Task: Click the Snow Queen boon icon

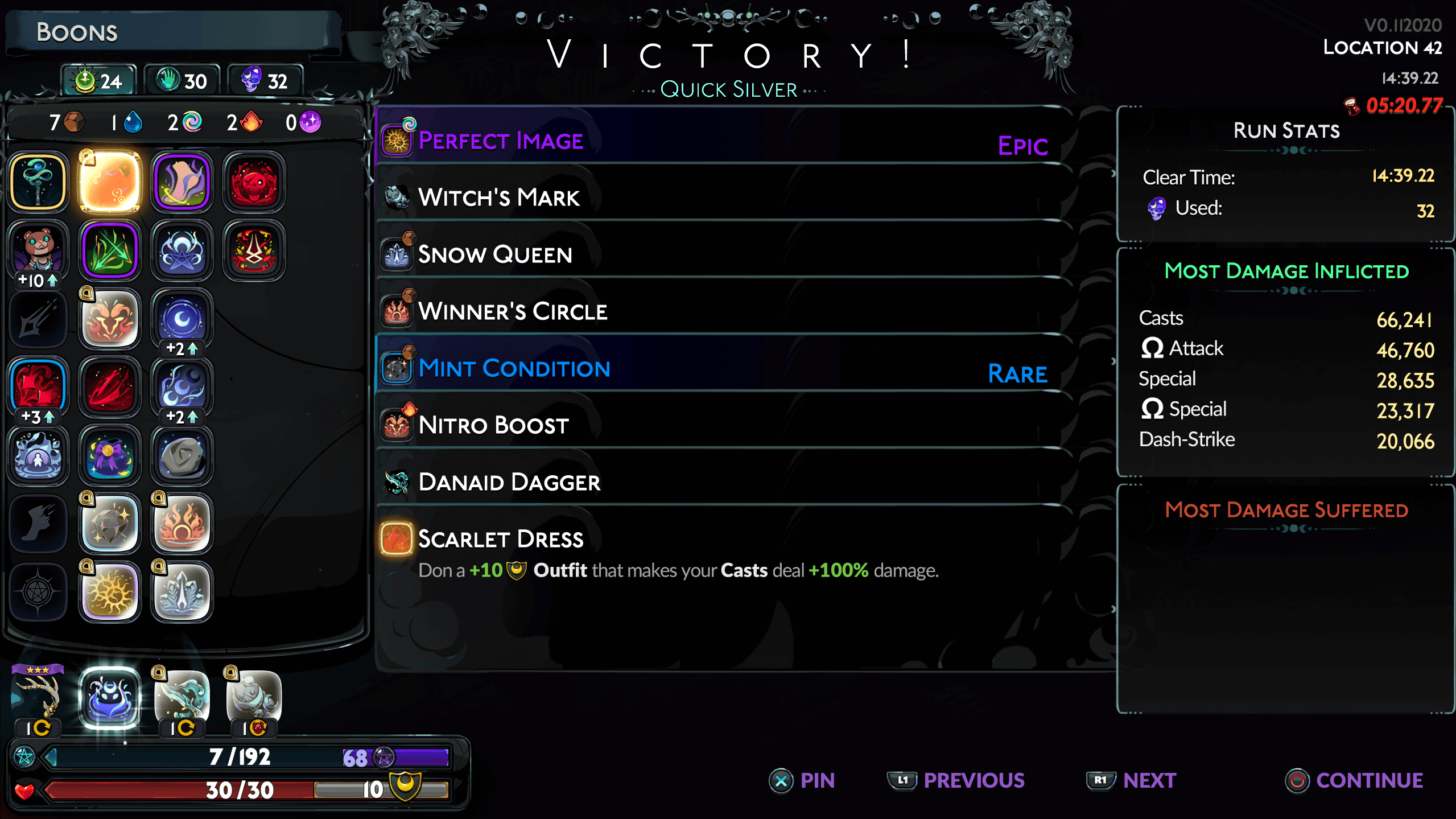Action: [x=397, y=254]
